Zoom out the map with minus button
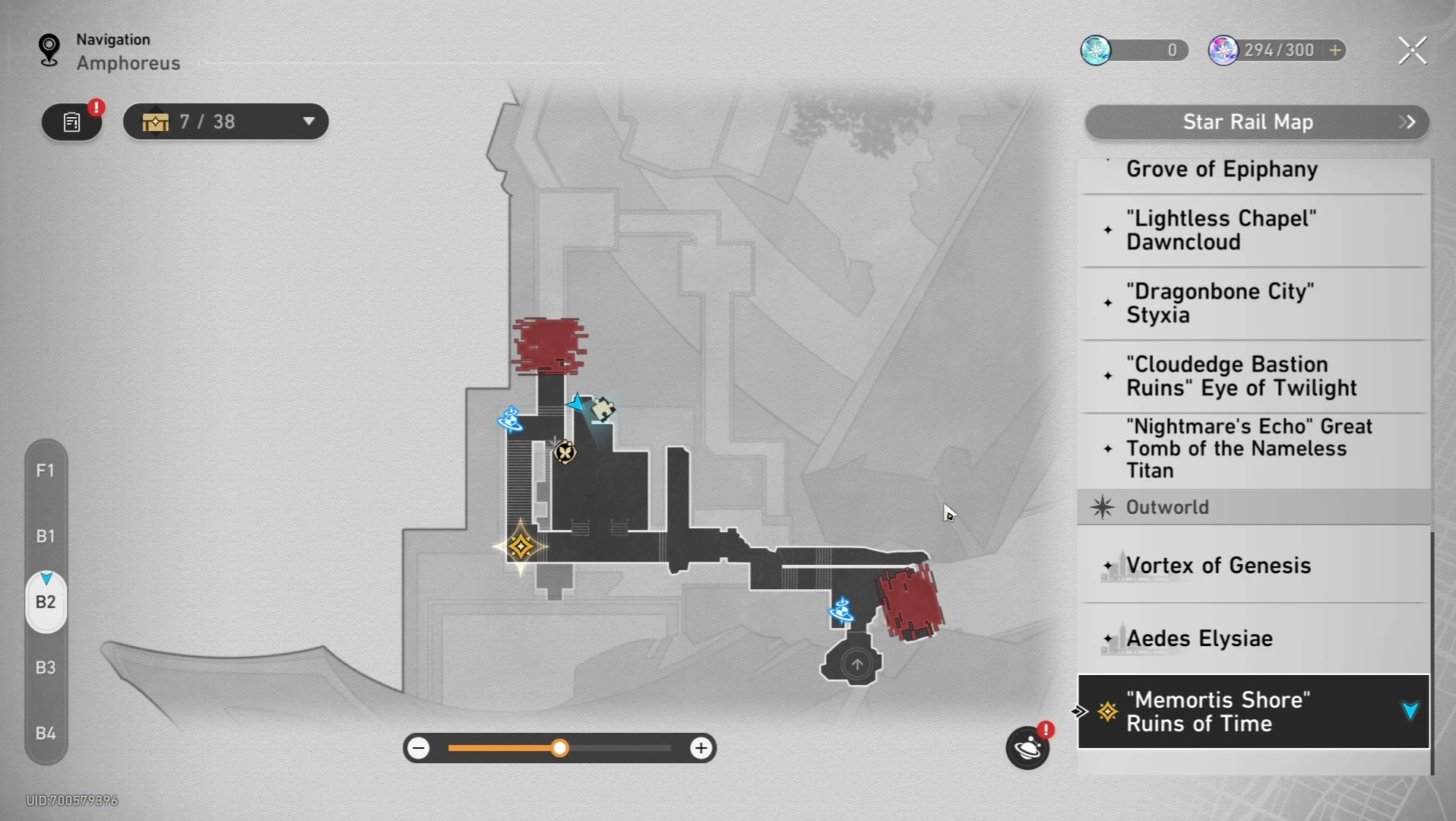 [x=419, y=748]
